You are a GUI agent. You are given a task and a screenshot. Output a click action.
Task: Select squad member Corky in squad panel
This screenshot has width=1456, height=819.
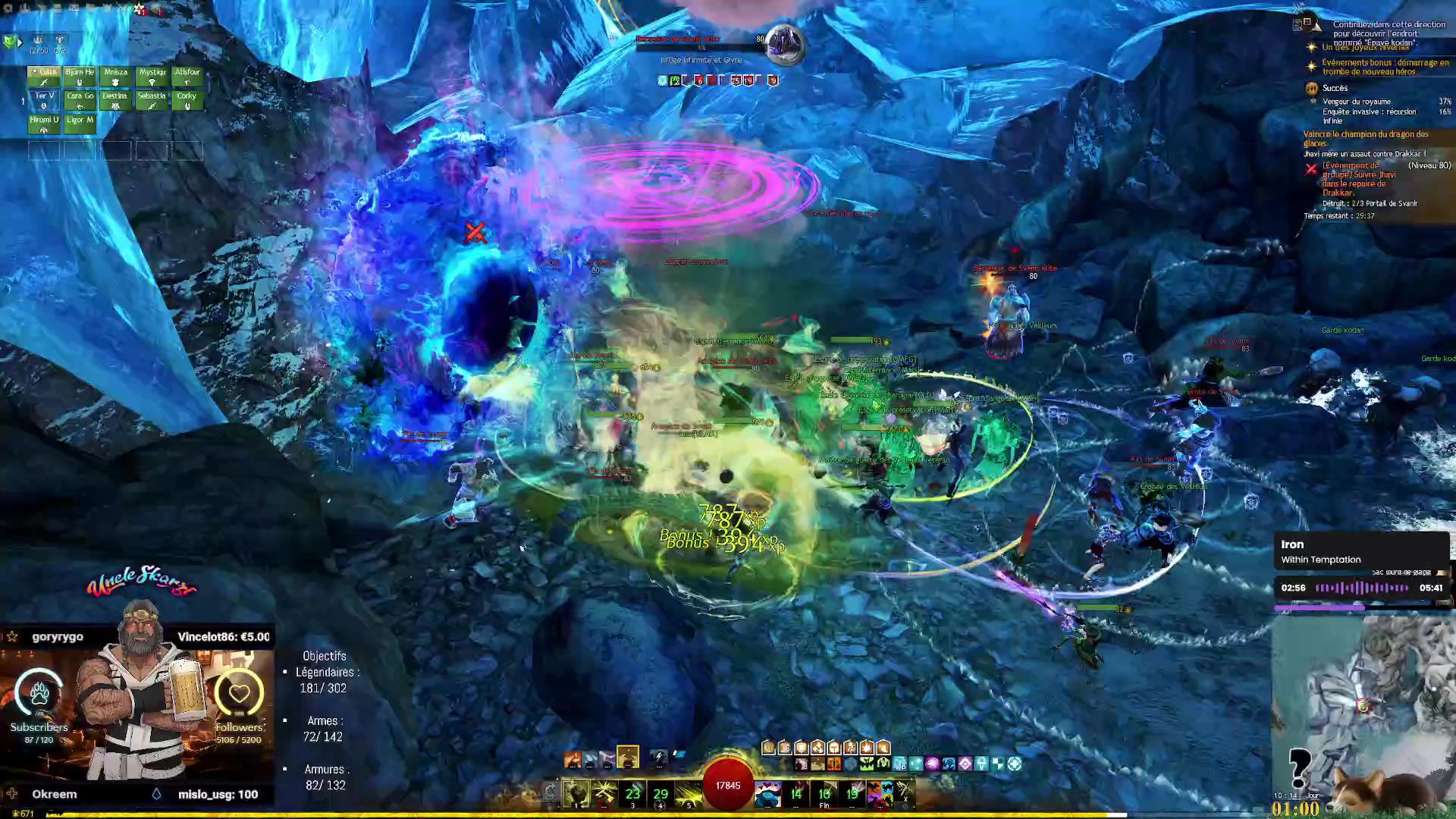click(x=187, y=100)
